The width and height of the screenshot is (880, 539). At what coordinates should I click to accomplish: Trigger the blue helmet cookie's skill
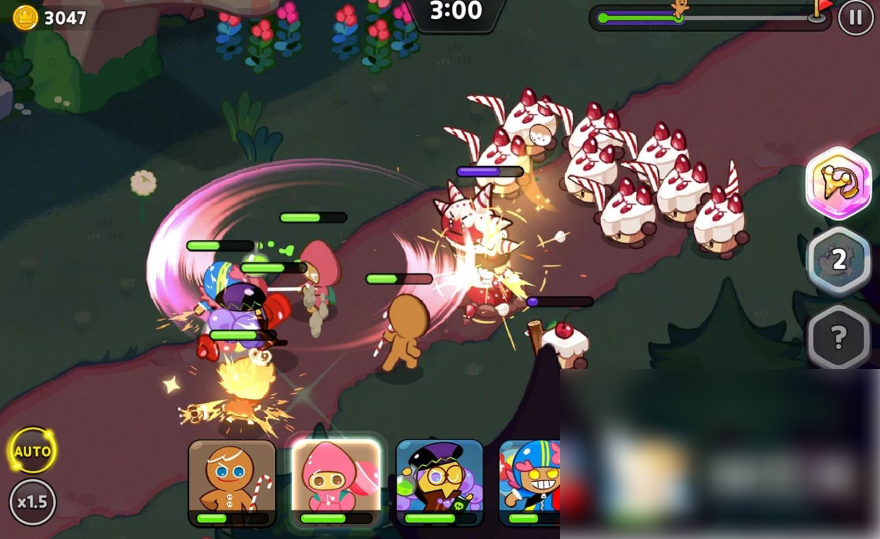click(530, 482)
